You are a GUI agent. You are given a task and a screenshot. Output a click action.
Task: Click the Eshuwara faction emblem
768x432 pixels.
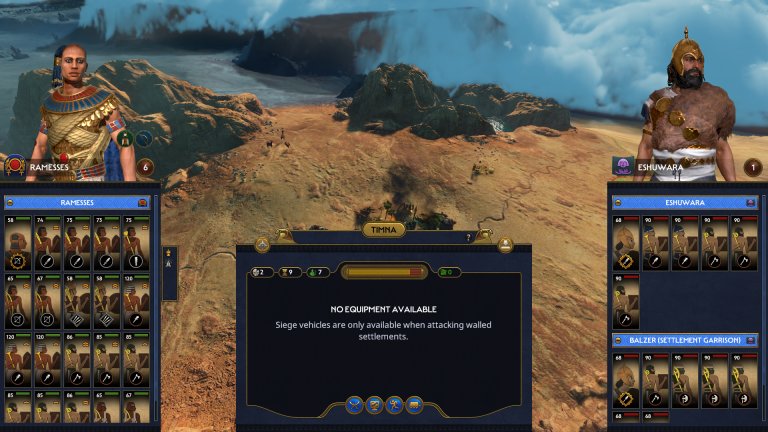621,166
